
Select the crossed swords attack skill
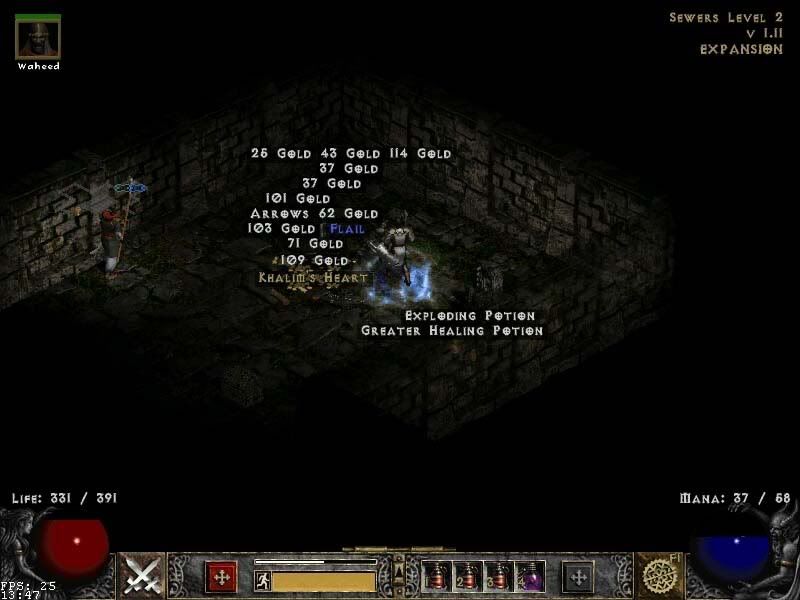[x=143, y=576]
